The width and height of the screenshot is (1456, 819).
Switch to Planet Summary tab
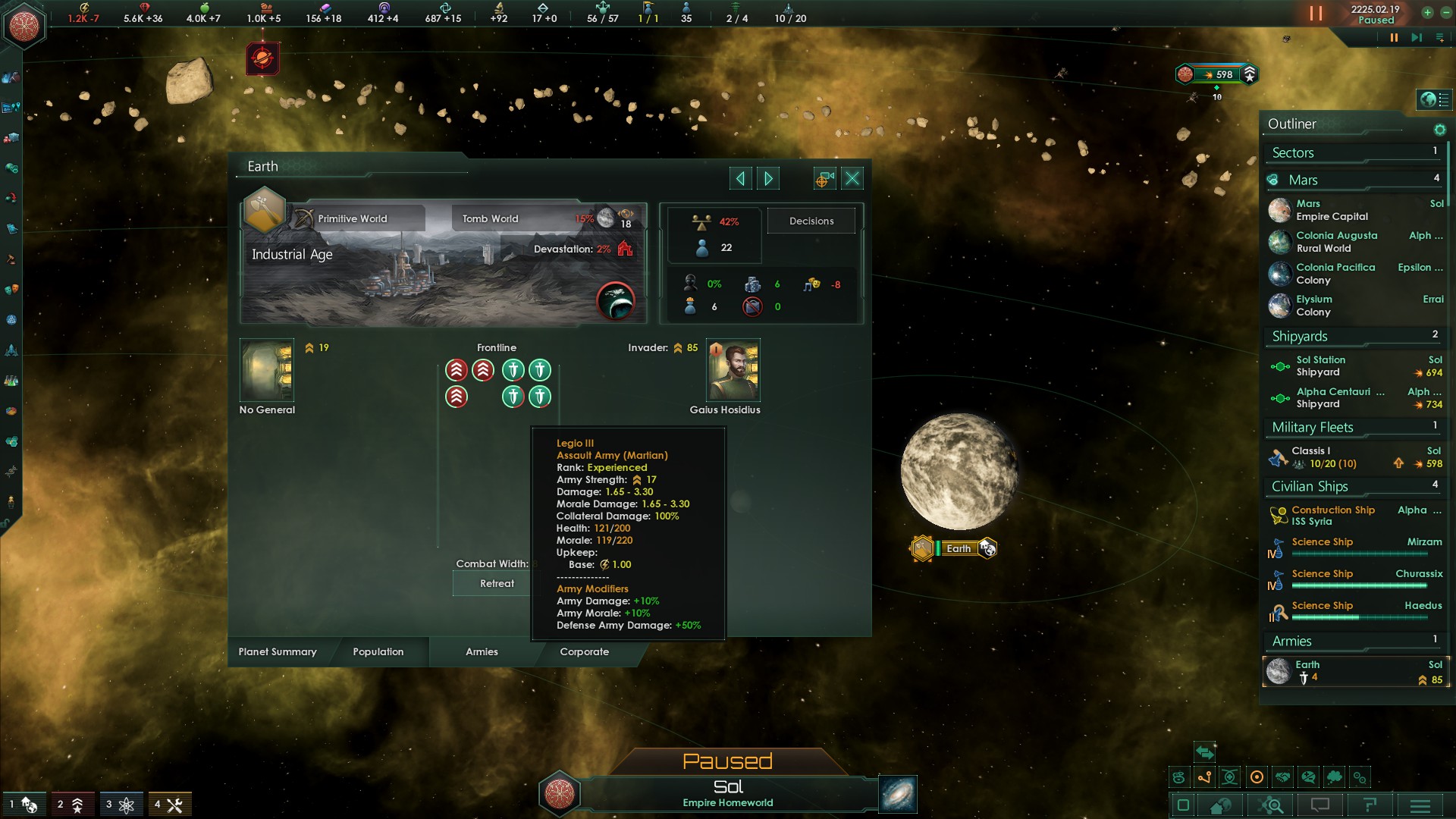pyautogui.click(x=278, y=651)
